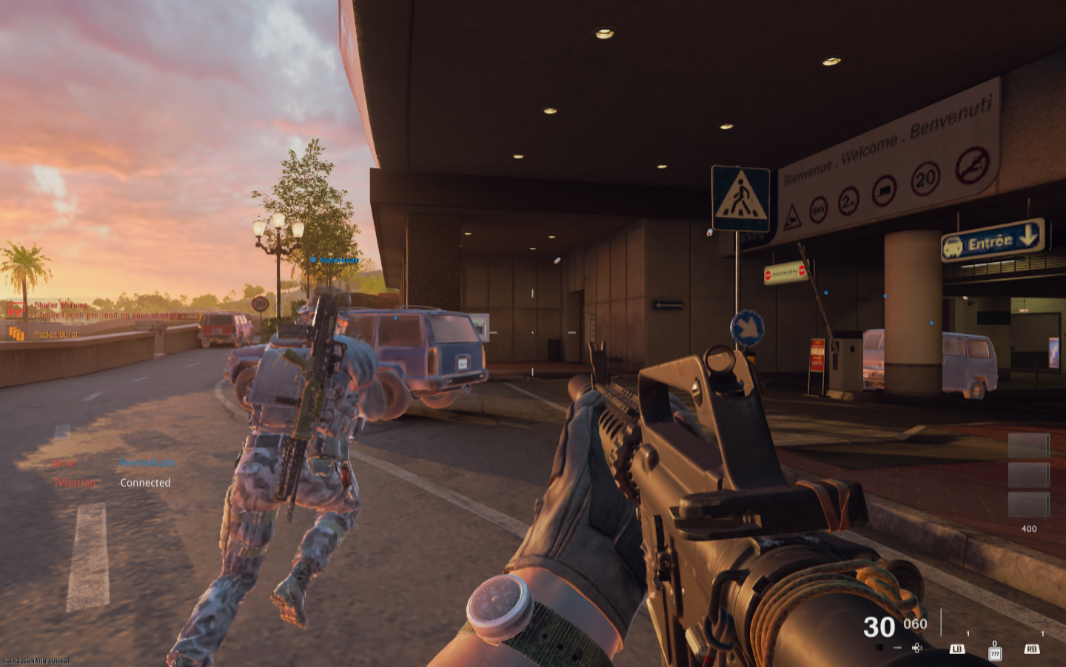Choose feenin4sum in the kill feed
The height and width of the screenshot is (667, 1066).
click(x=146, y=463)
